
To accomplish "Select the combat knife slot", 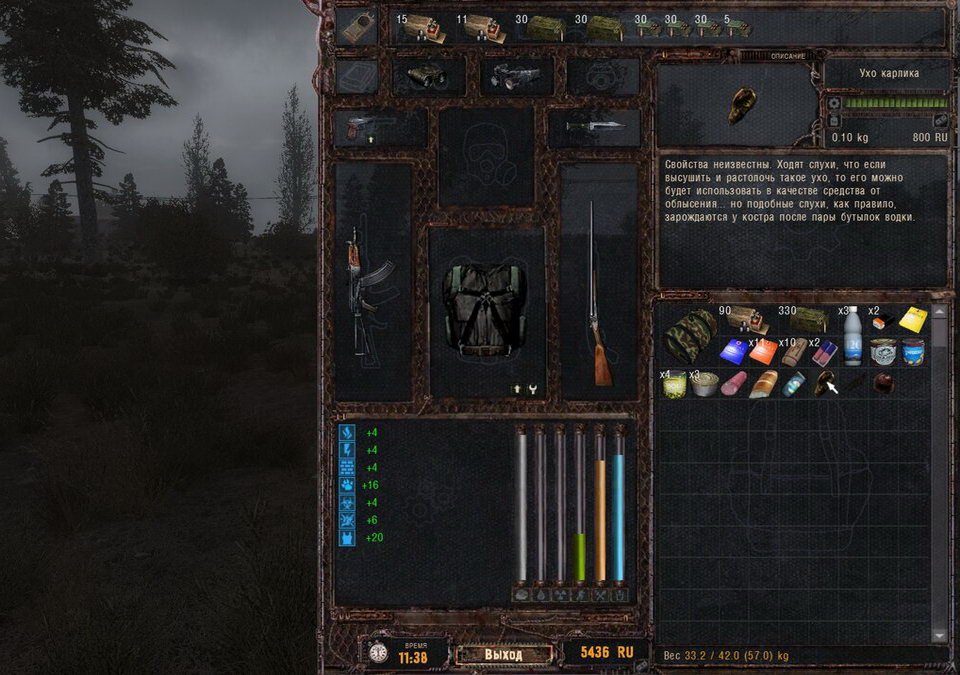I will [x=594, y=127].
